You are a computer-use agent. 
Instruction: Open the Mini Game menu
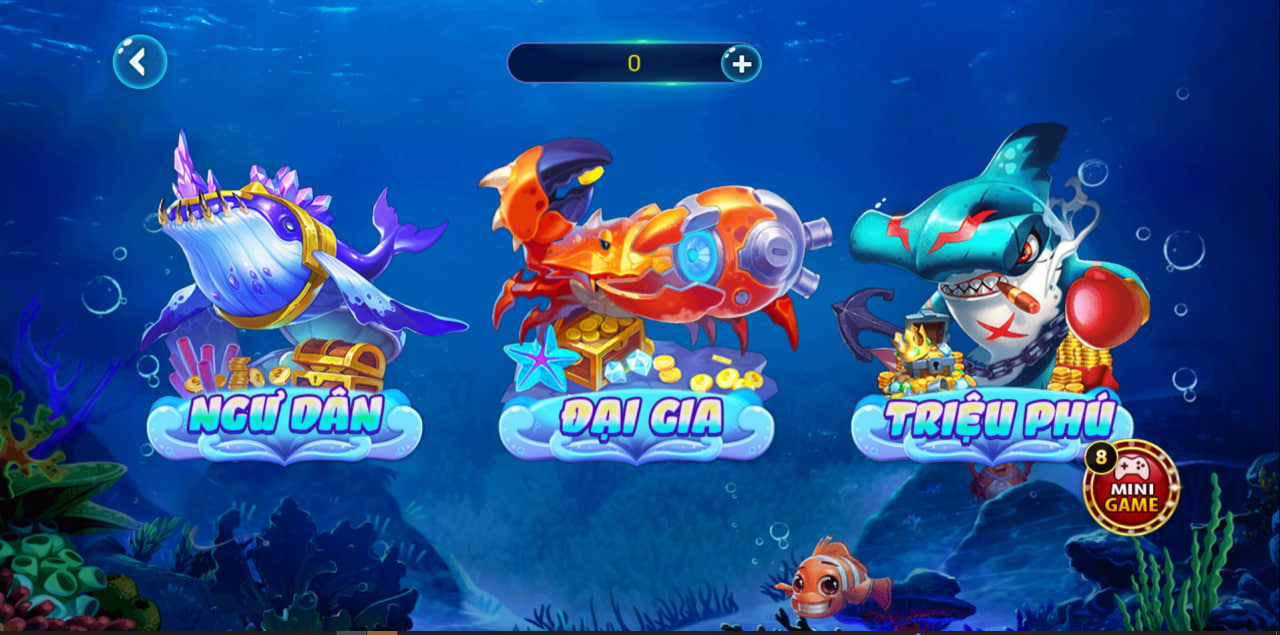click(1132, 489)
